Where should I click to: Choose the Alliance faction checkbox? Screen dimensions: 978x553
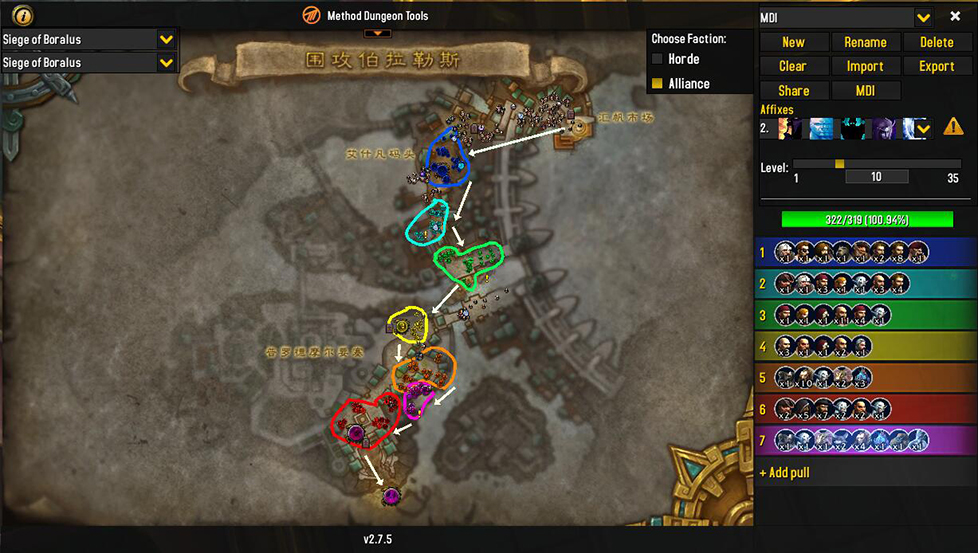(x=658, y=84)
